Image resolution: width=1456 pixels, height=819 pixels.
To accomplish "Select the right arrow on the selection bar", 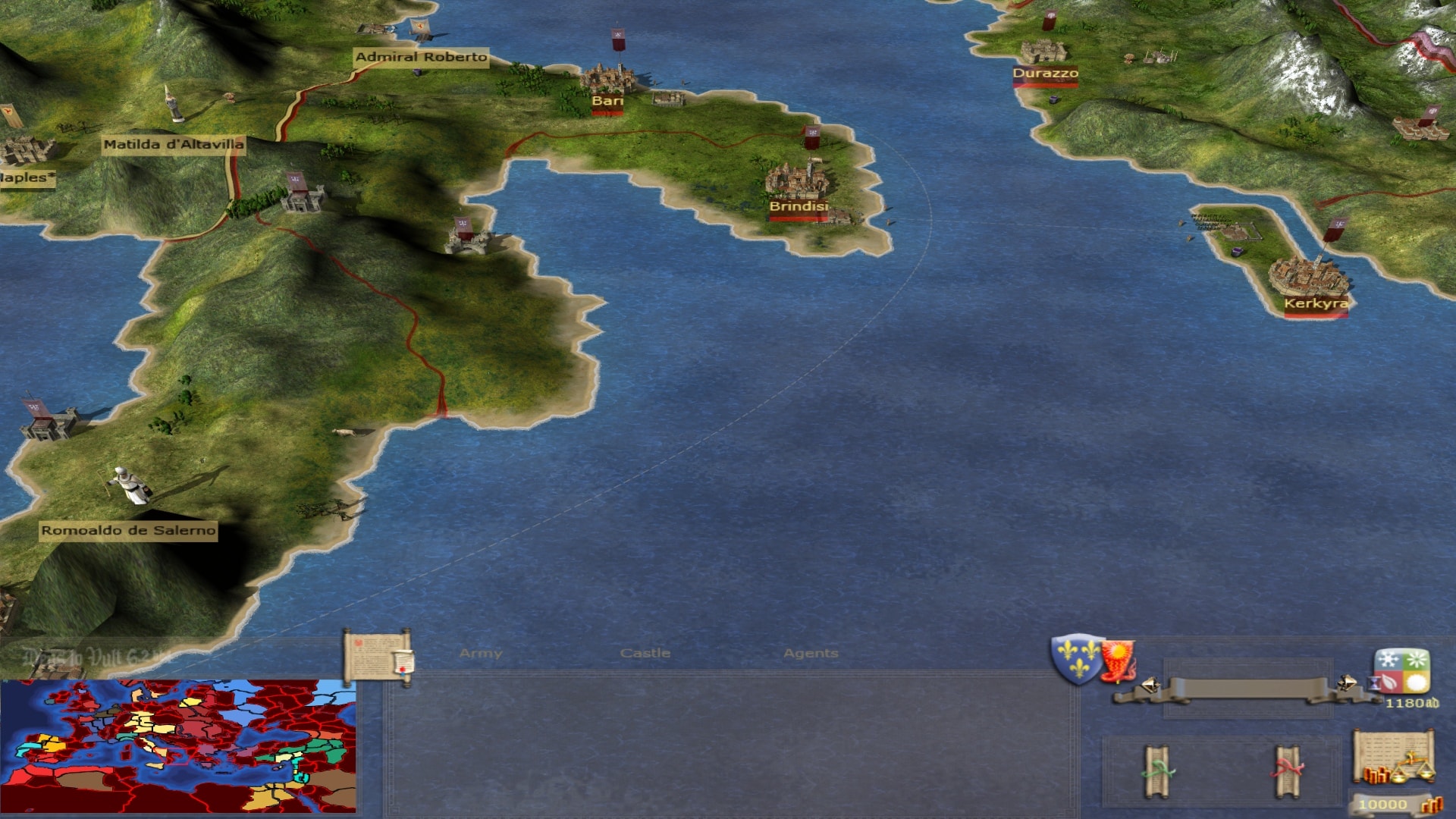I will (1347, 683).
